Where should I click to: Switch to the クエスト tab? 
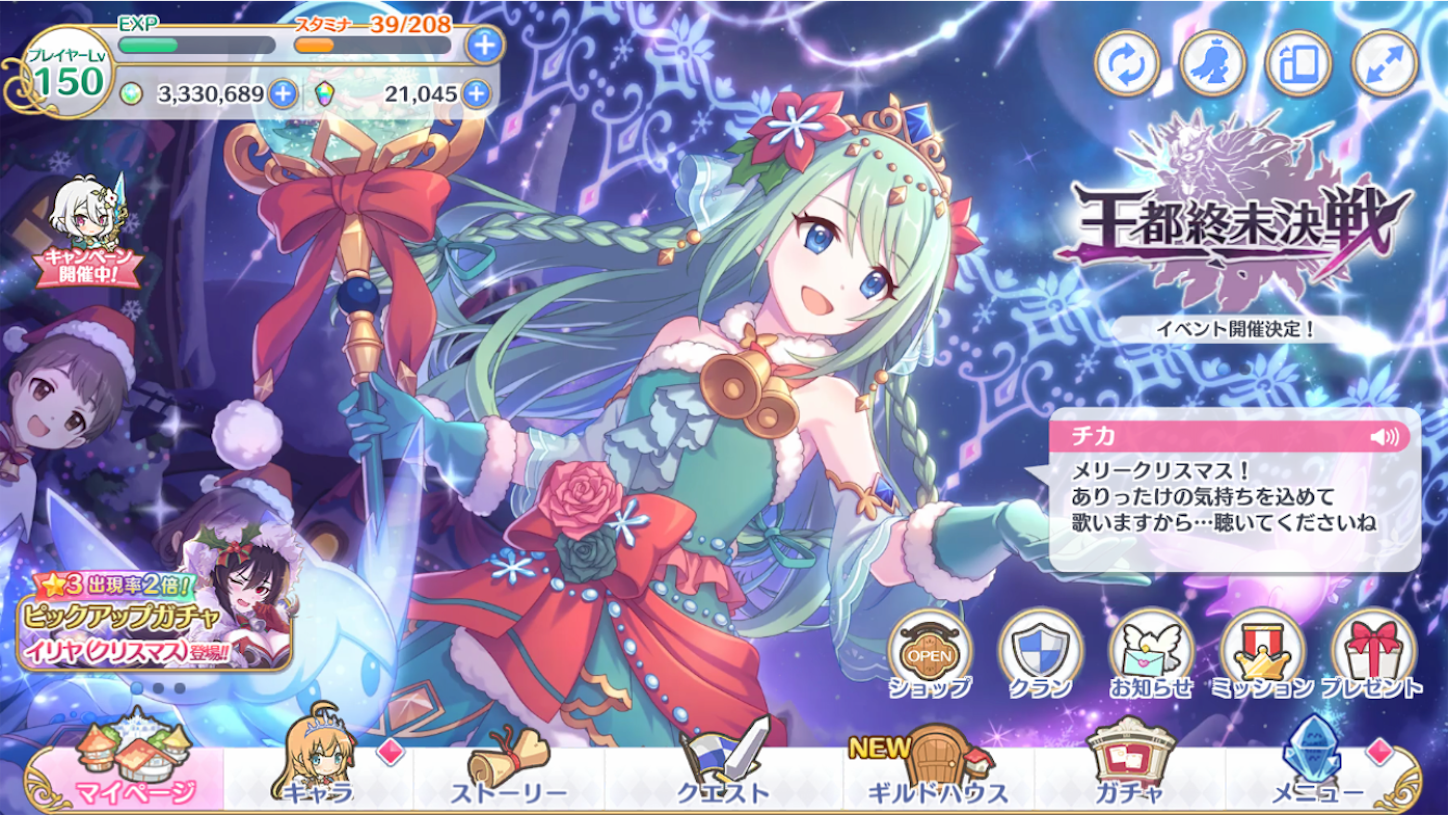pyautogui.click(x=721, y=780)
